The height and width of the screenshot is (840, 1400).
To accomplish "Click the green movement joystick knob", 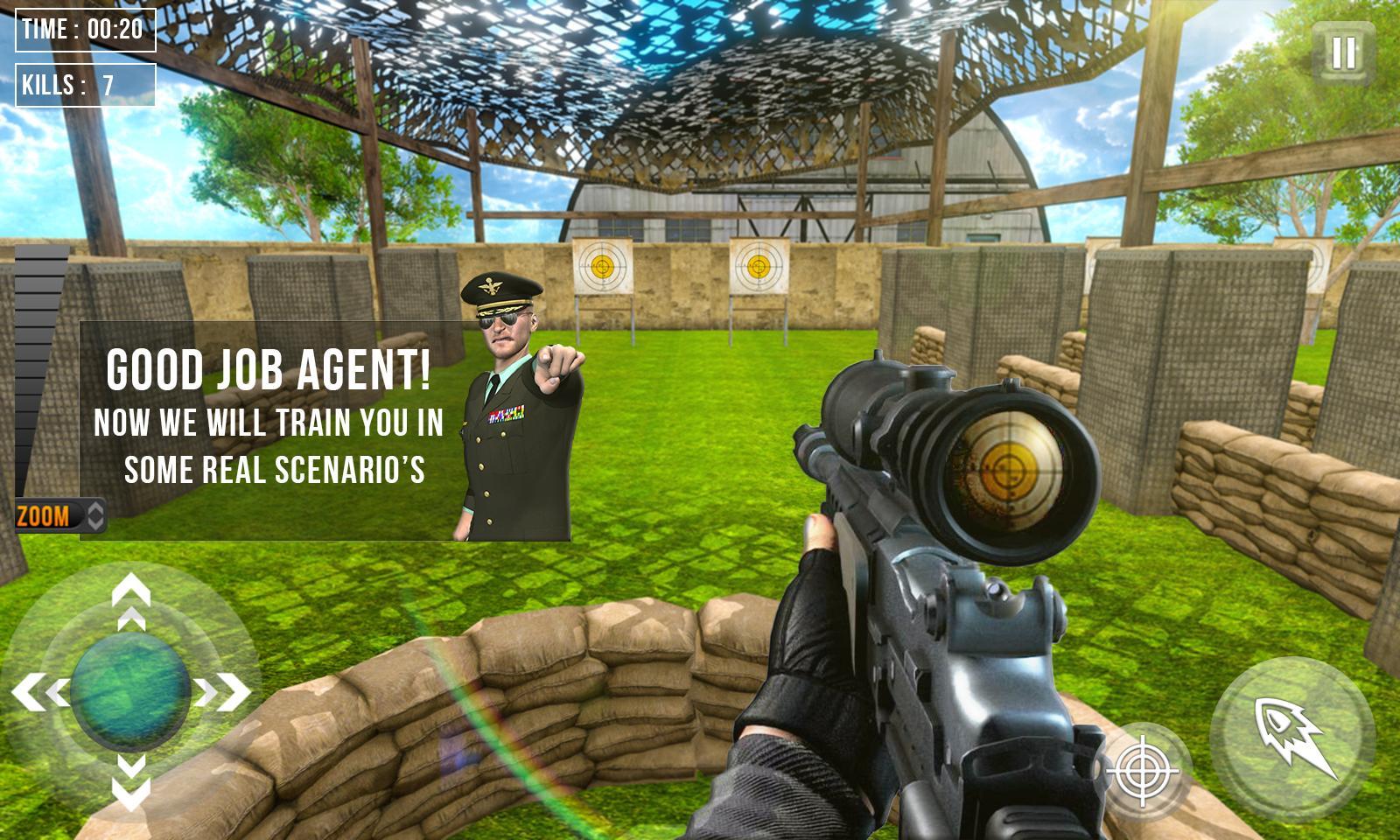I will (131, 691).
